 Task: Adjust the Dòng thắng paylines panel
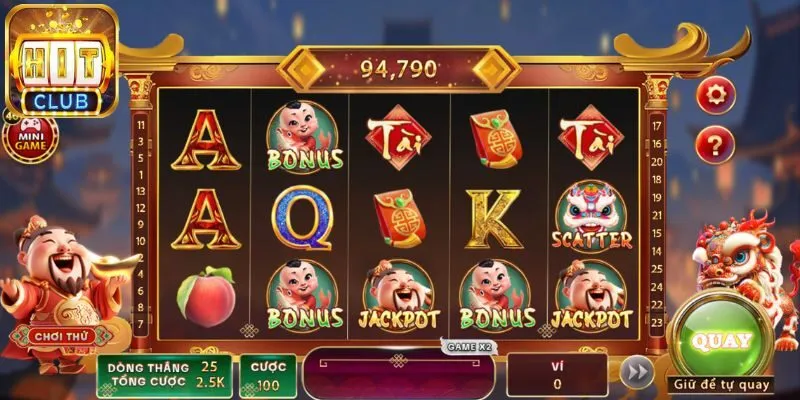tap(166, 375)
